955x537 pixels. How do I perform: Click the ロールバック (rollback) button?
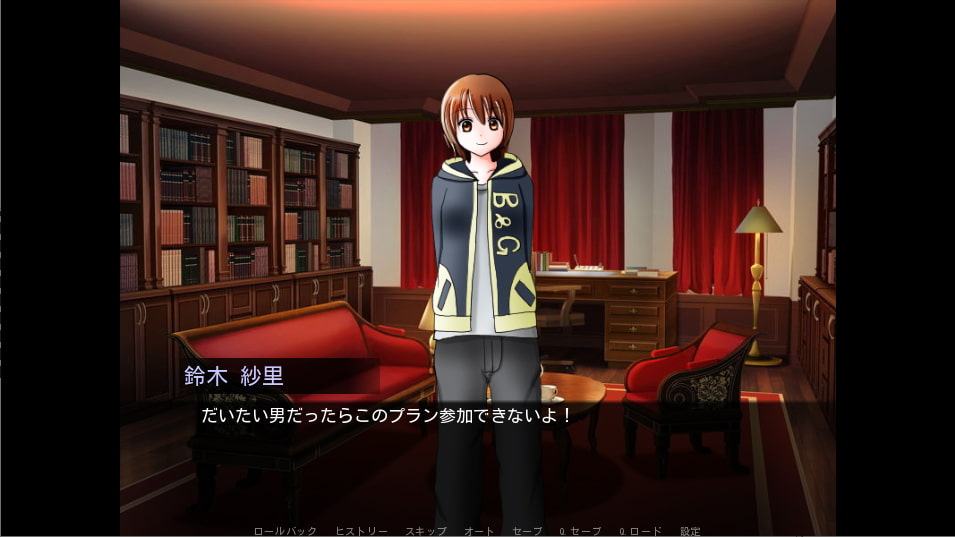285,531
